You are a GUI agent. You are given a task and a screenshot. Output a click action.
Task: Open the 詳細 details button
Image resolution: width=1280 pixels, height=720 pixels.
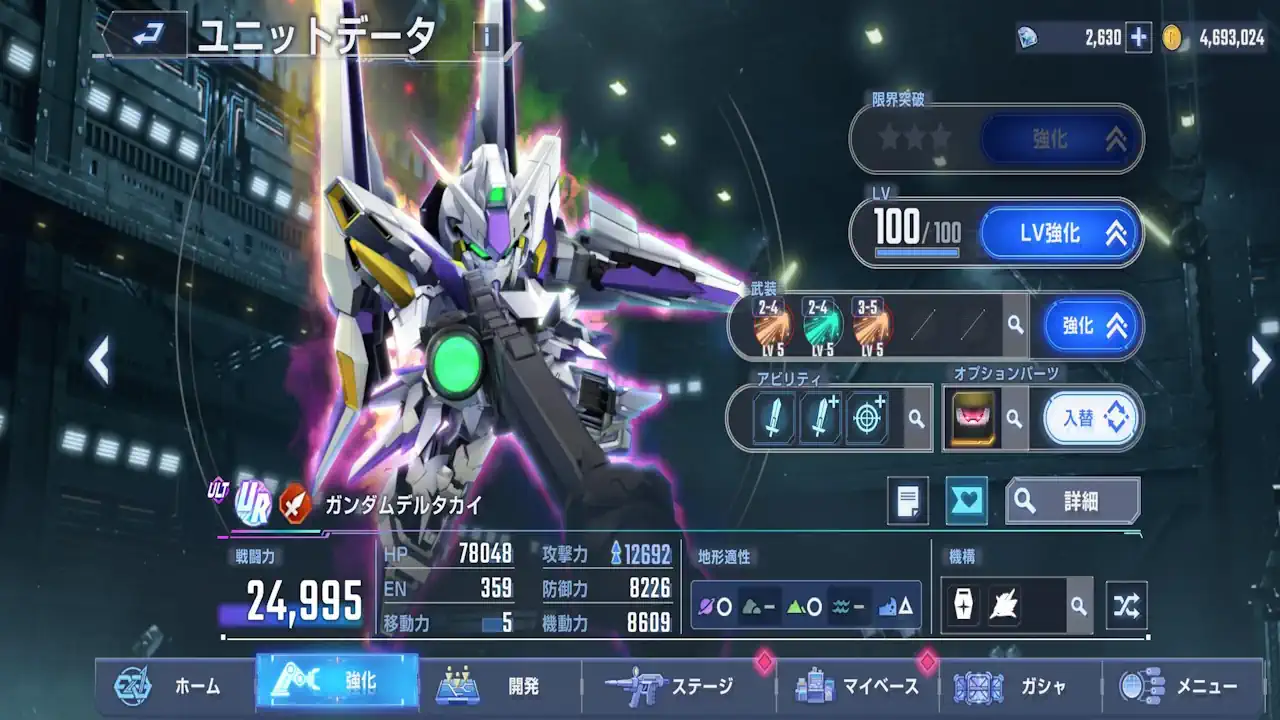pos(1072,501)
